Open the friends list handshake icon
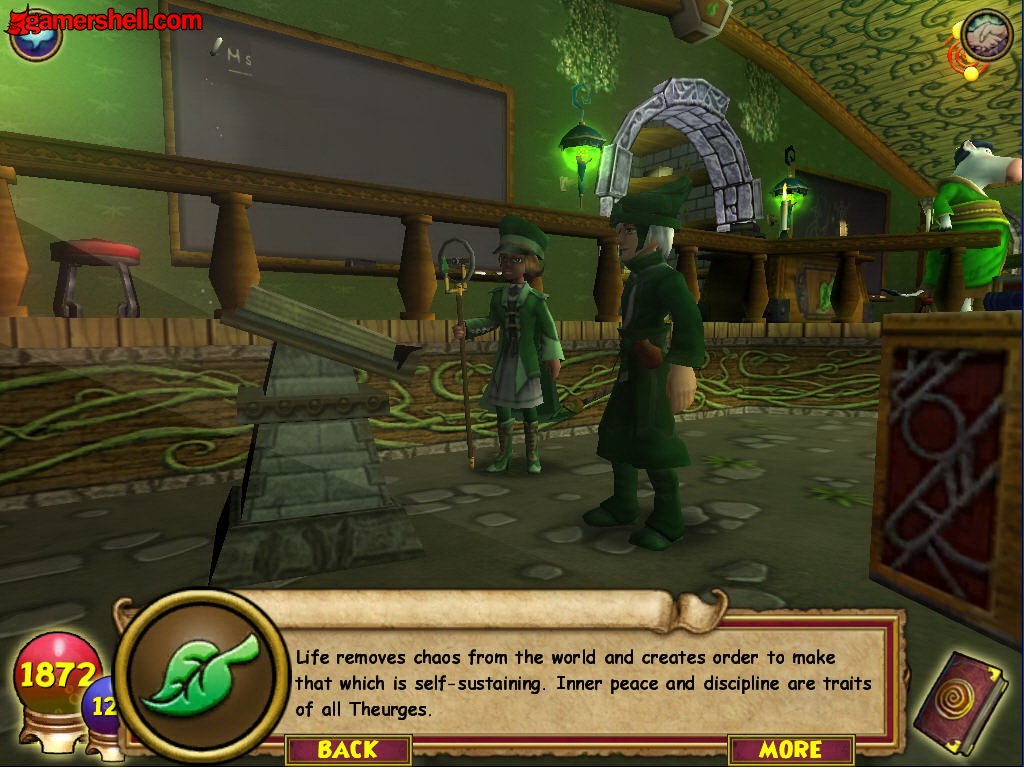The image size is (1024, 767). [x=986, y=35]
